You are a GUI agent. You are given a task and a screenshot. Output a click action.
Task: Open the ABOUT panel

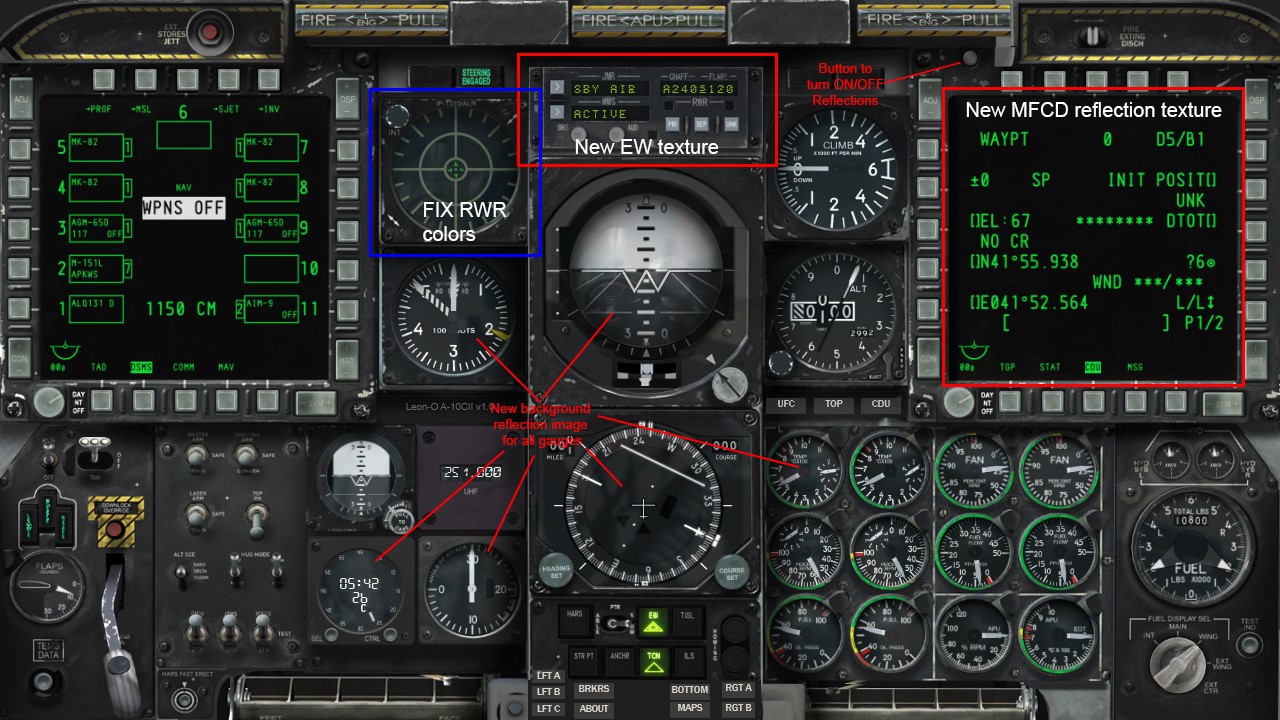(593, 708)
